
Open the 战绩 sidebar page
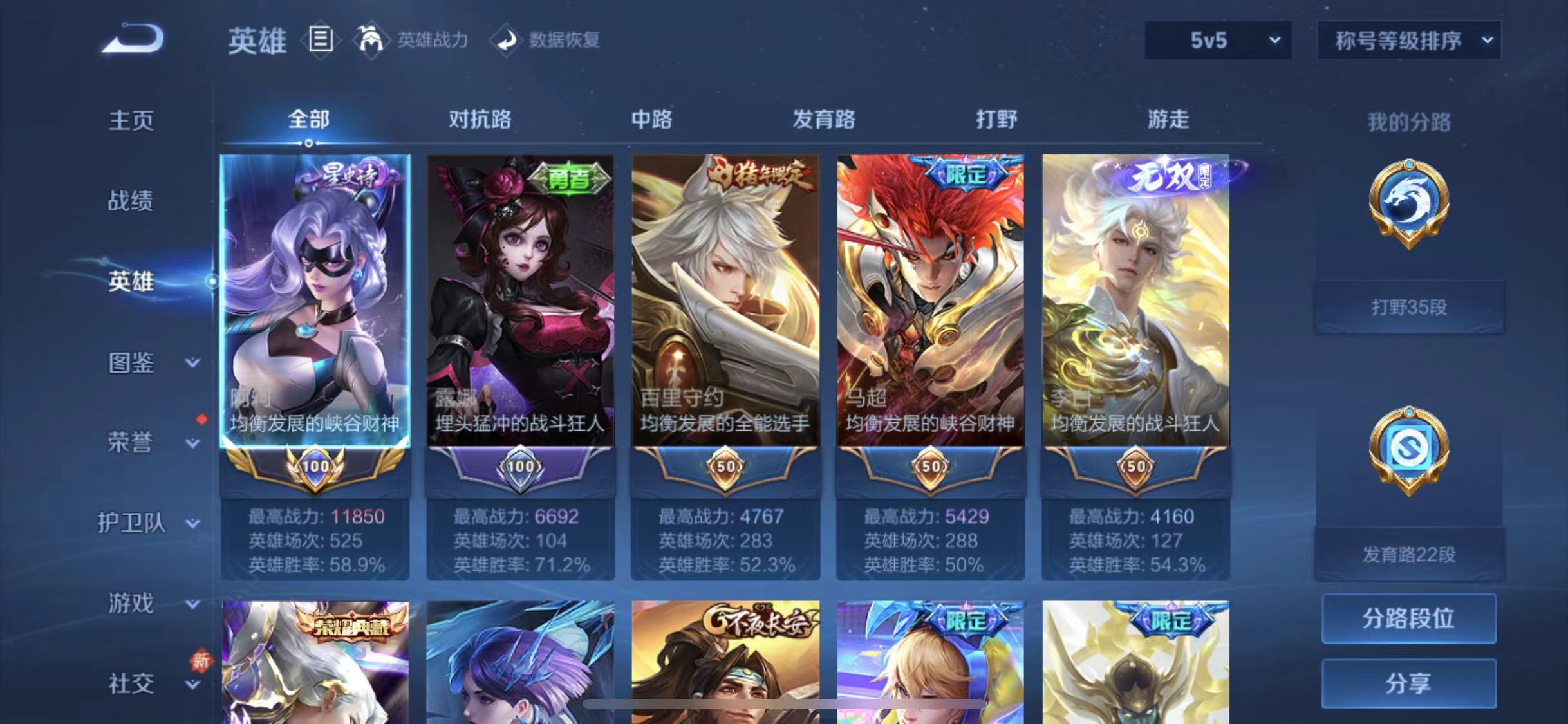point(129,201)
